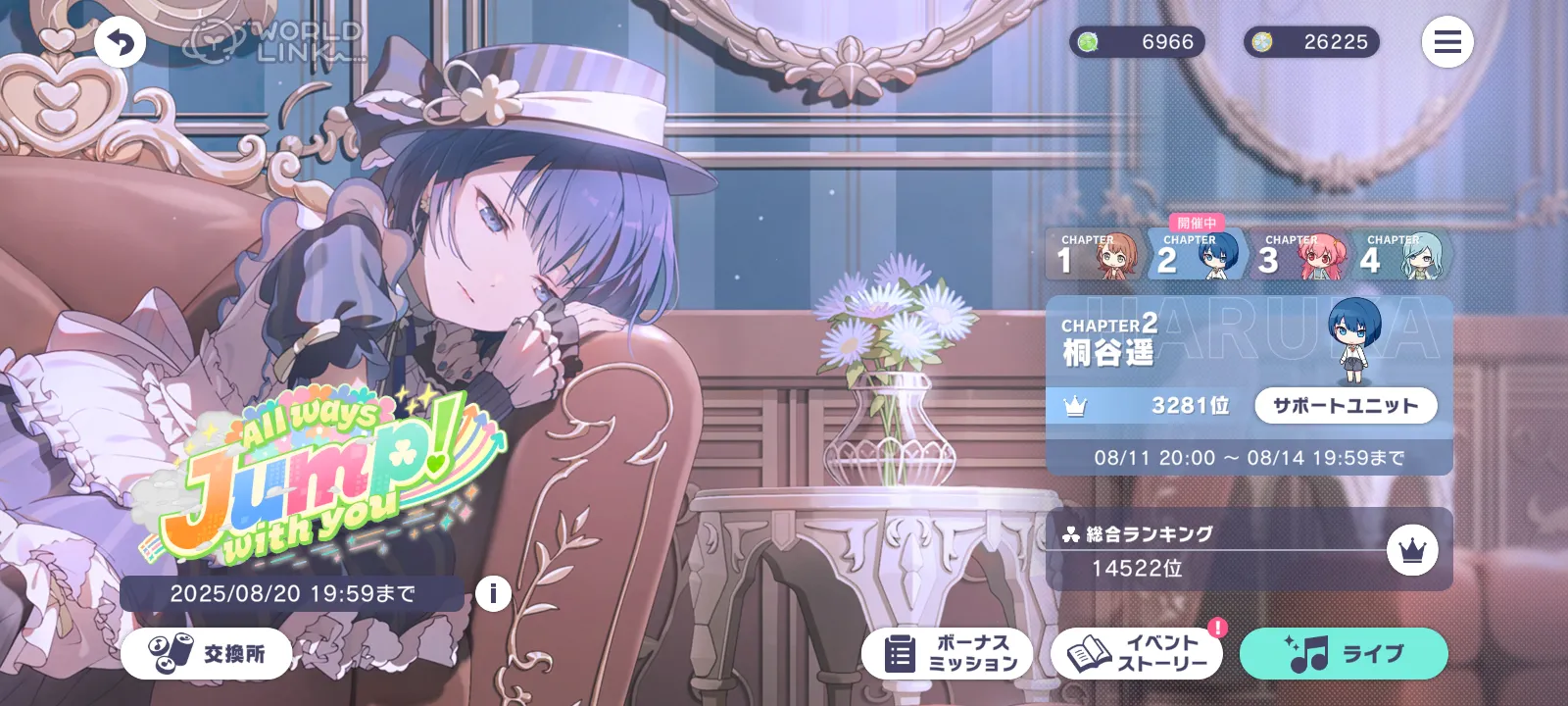1568x706 pixels.
Task: Open the Chapter 4 tab
Action: [1399, 255]
